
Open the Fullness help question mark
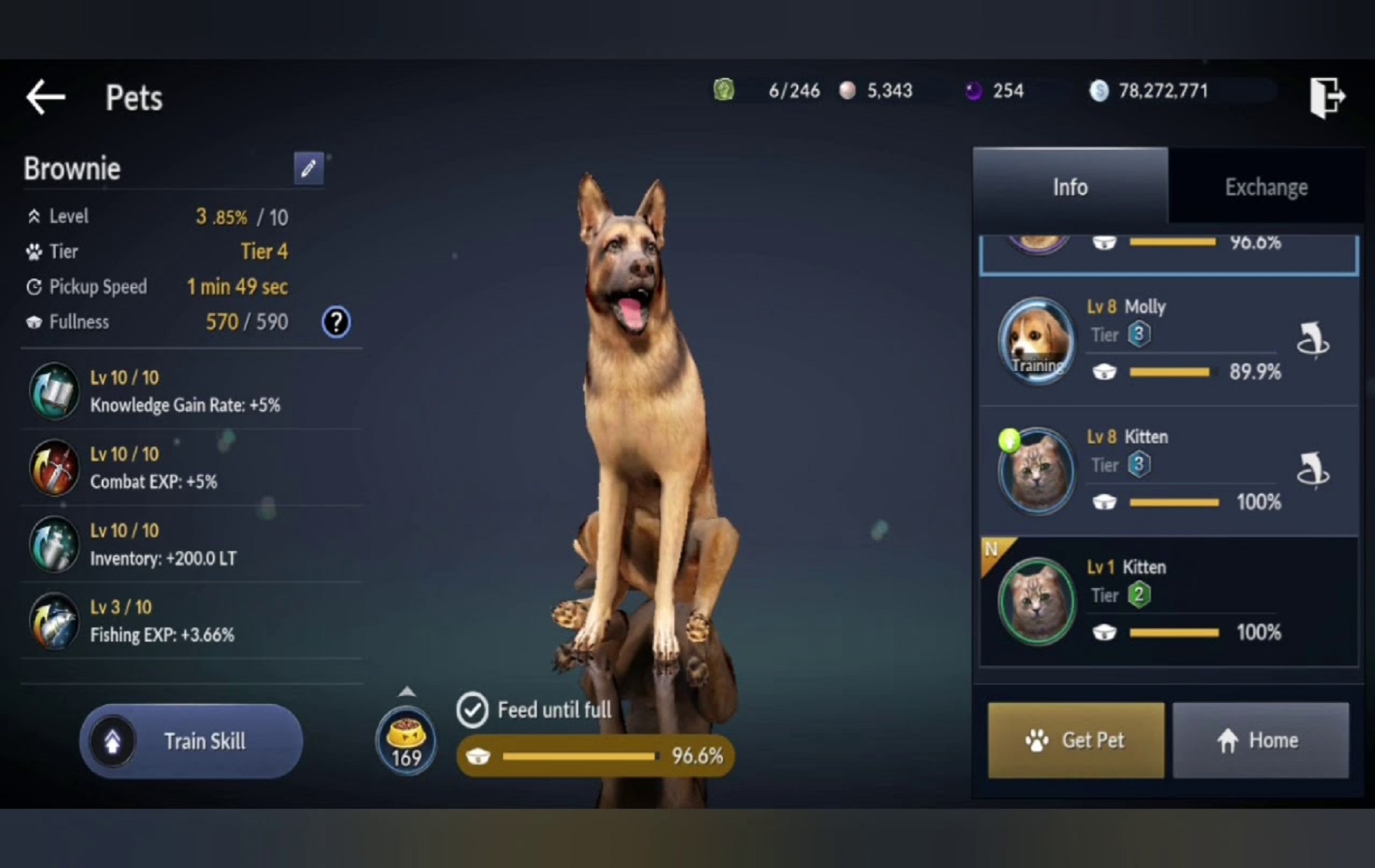pyautogui.click(x=336, y=322)
